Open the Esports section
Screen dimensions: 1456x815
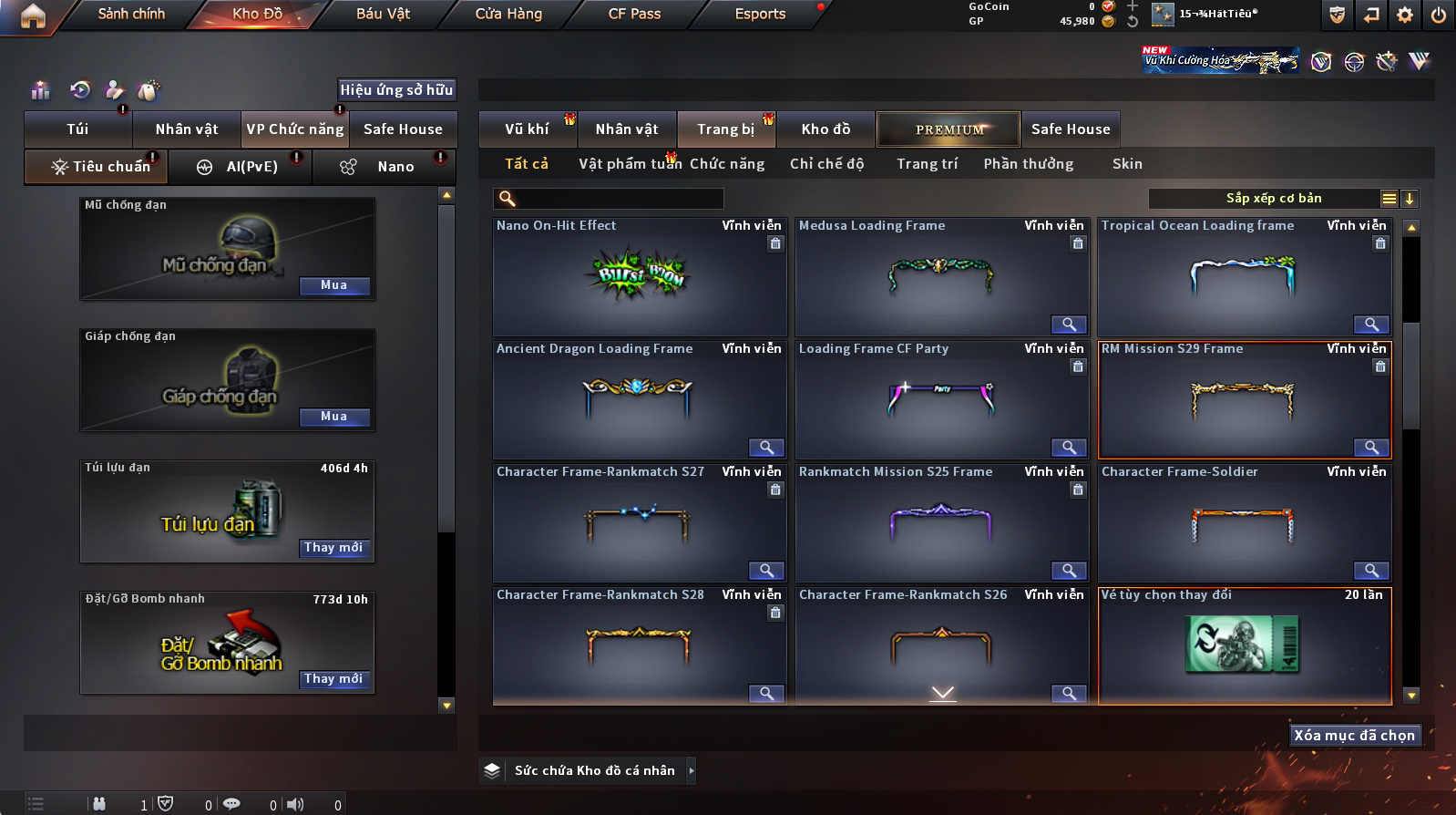point(760,14)
